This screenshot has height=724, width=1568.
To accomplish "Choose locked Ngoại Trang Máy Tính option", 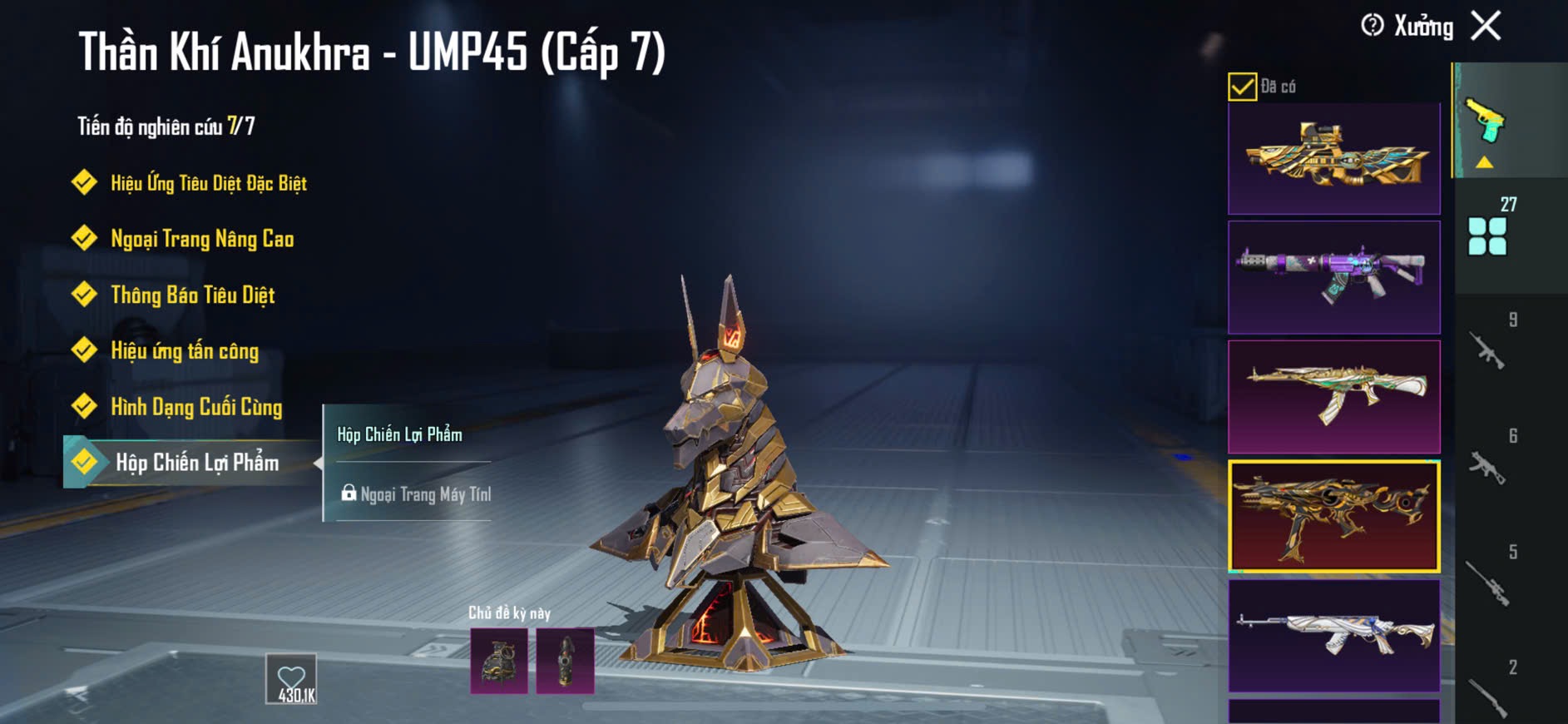I will (x=416, y=494).
